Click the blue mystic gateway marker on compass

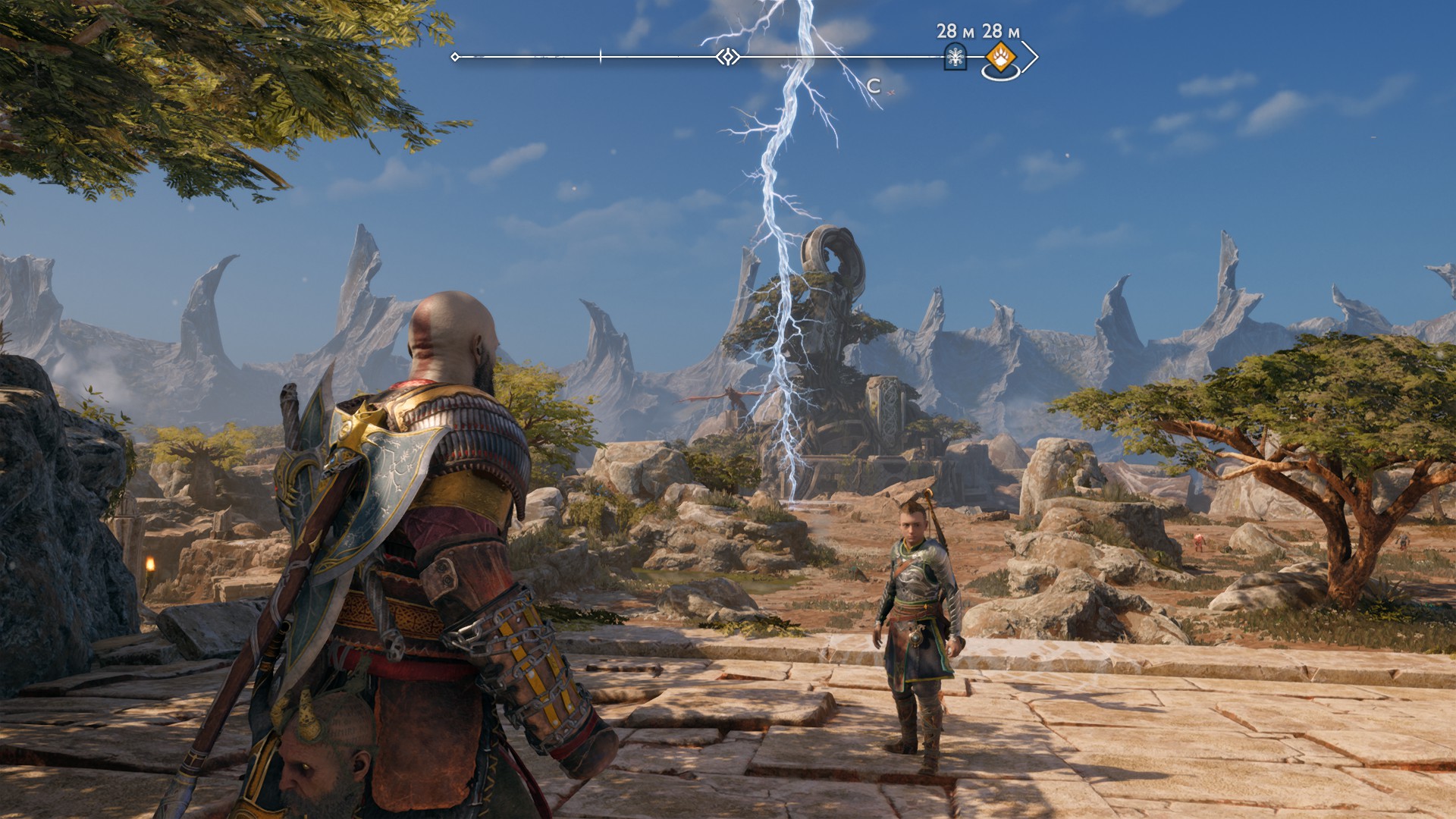[x=955, y=57]
